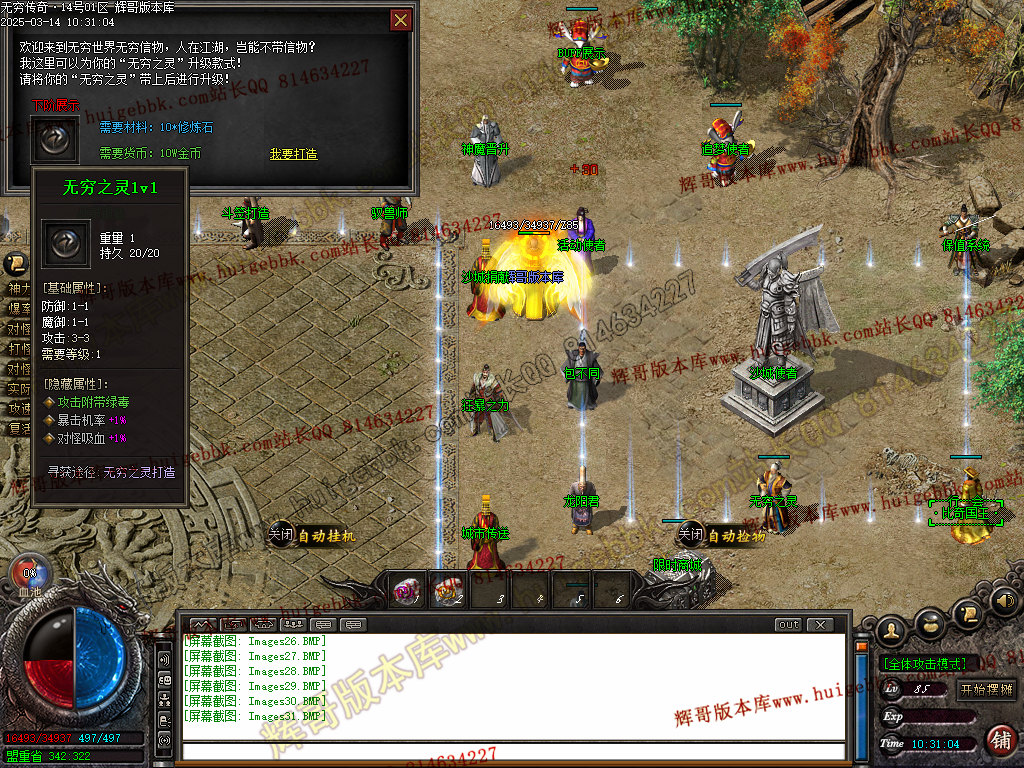The image size is (1024, 768).
Task: Focus the chat text input box
Action: 510,750
